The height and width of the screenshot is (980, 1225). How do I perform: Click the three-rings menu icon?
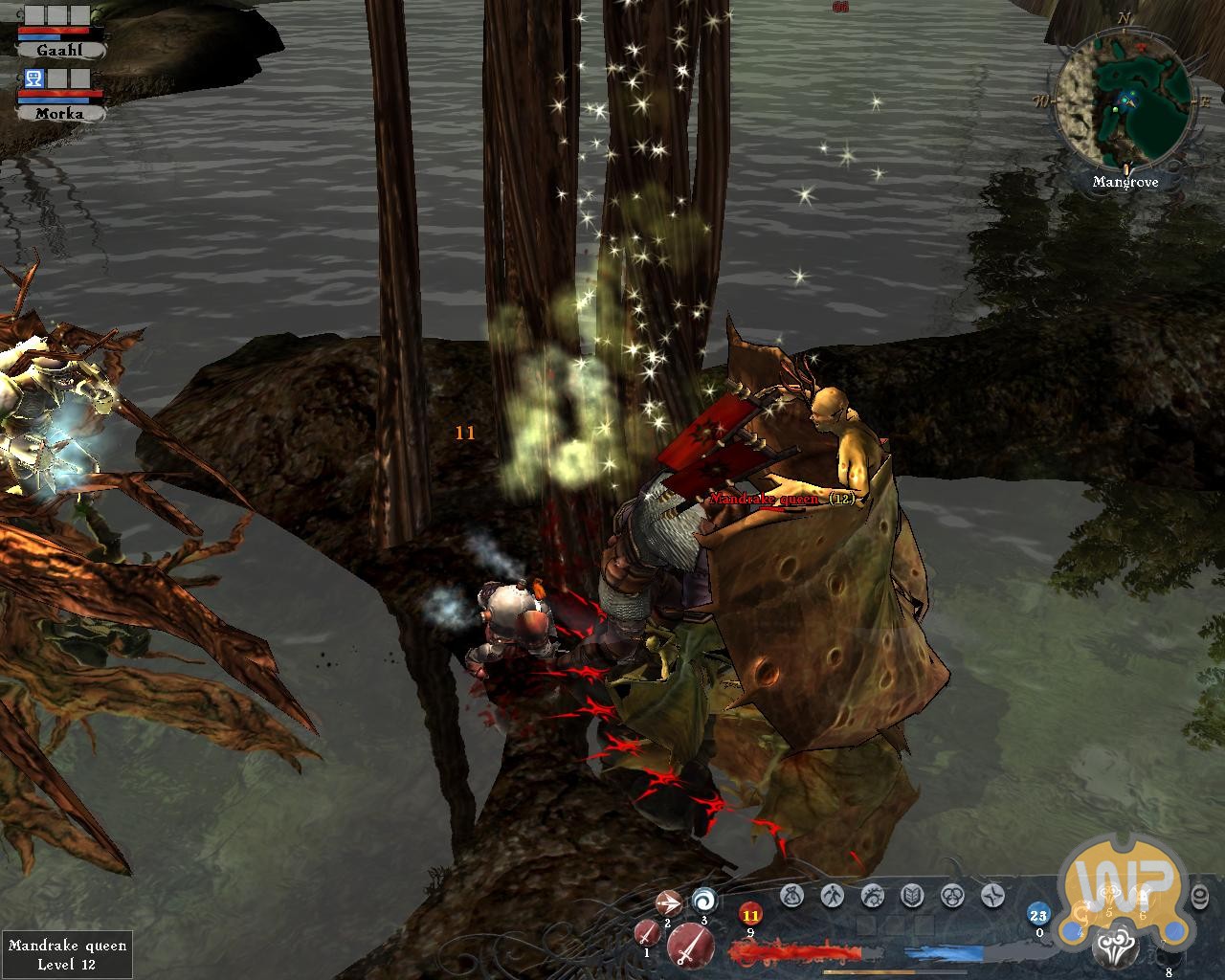[951, 896]
